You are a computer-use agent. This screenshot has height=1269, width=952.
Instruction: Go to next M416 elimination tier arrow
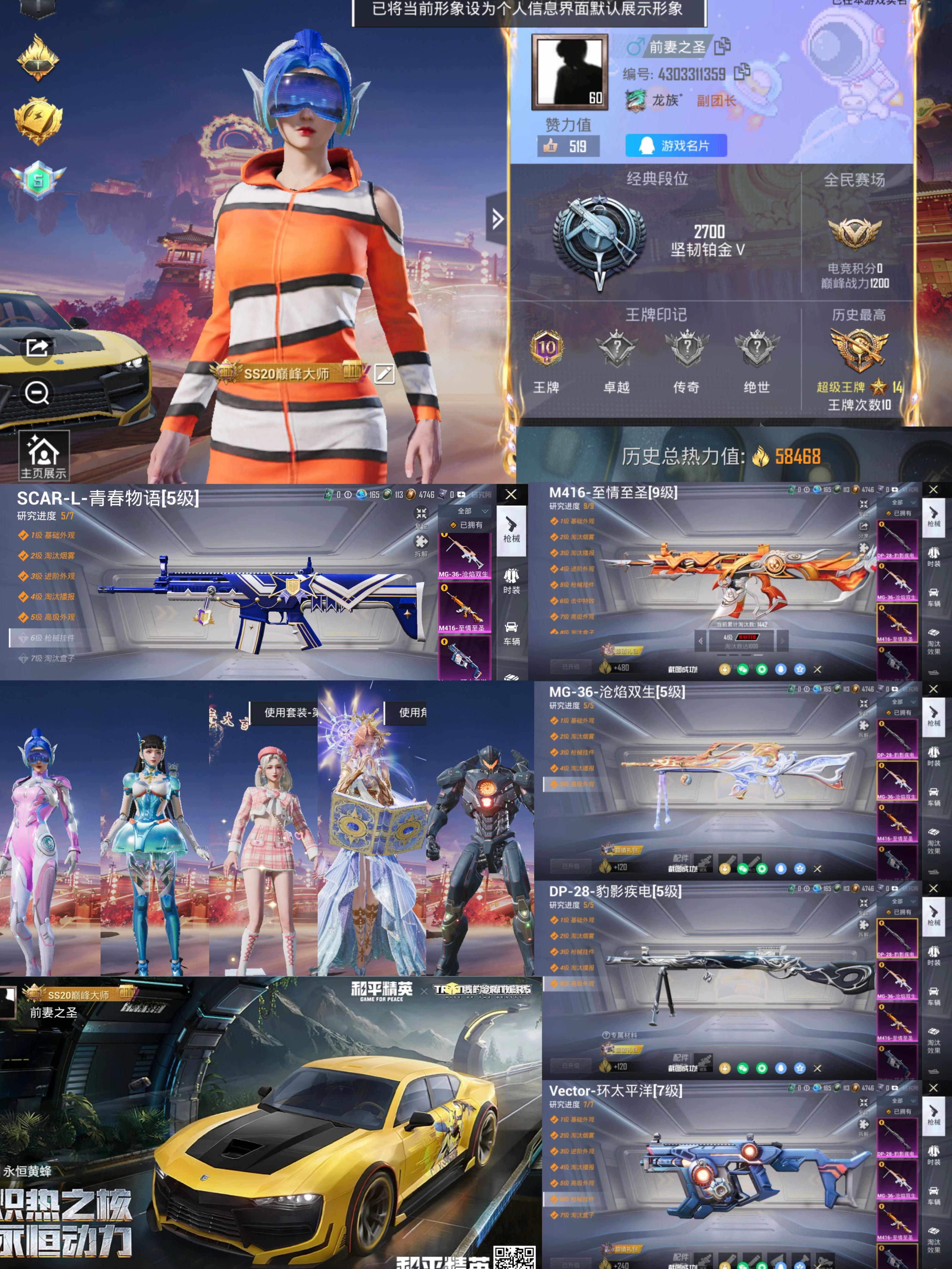coord(782,640)
